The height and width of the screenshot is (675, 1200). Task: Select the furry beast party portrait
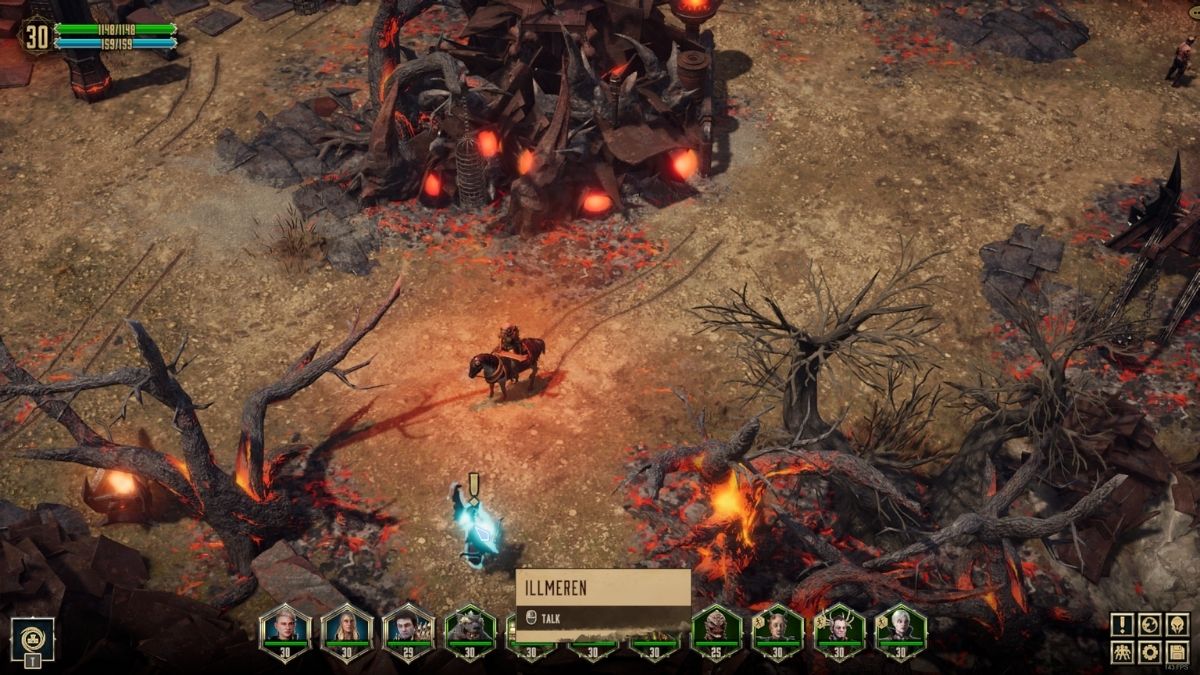(x=470, y=630)
